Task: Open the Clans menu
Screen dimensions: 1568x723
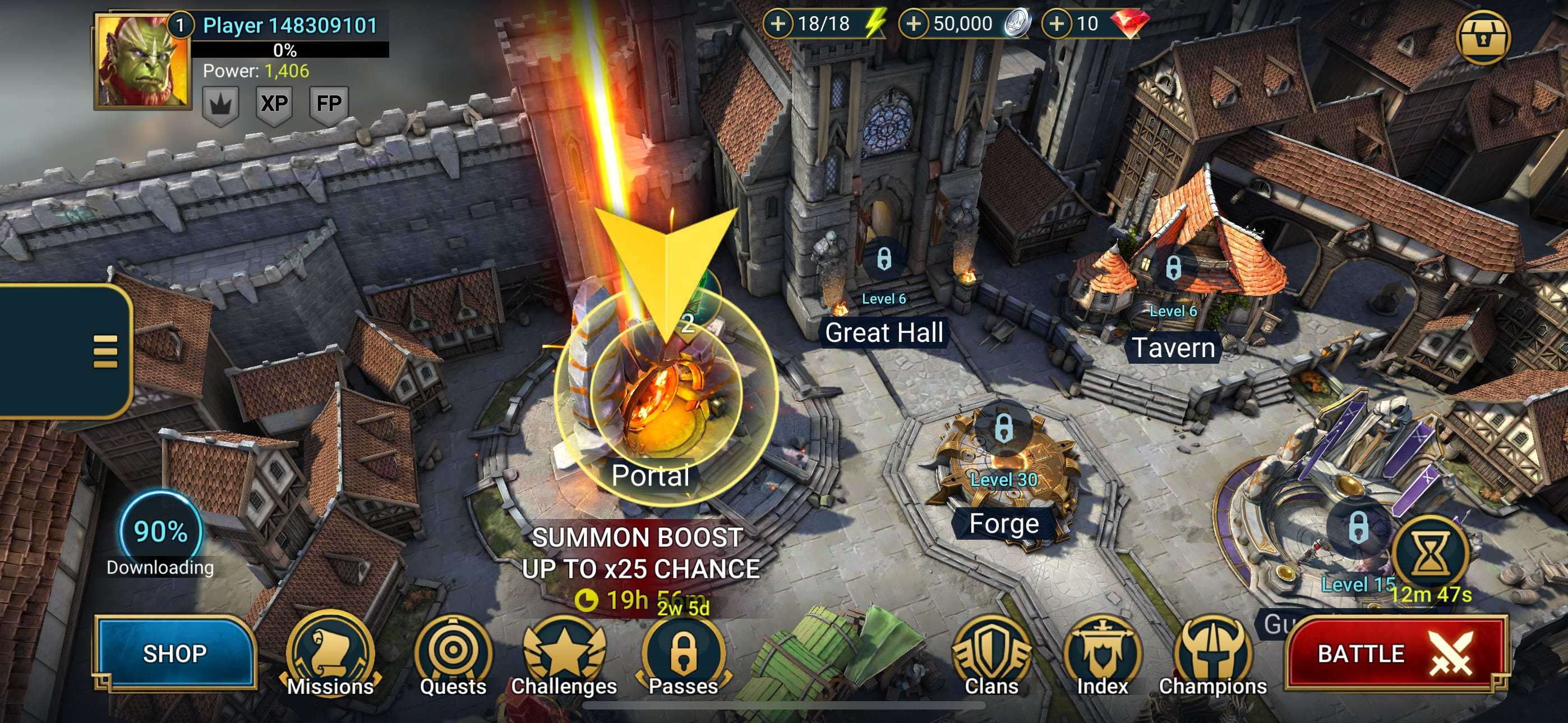Action: click(x=991, y=658)
